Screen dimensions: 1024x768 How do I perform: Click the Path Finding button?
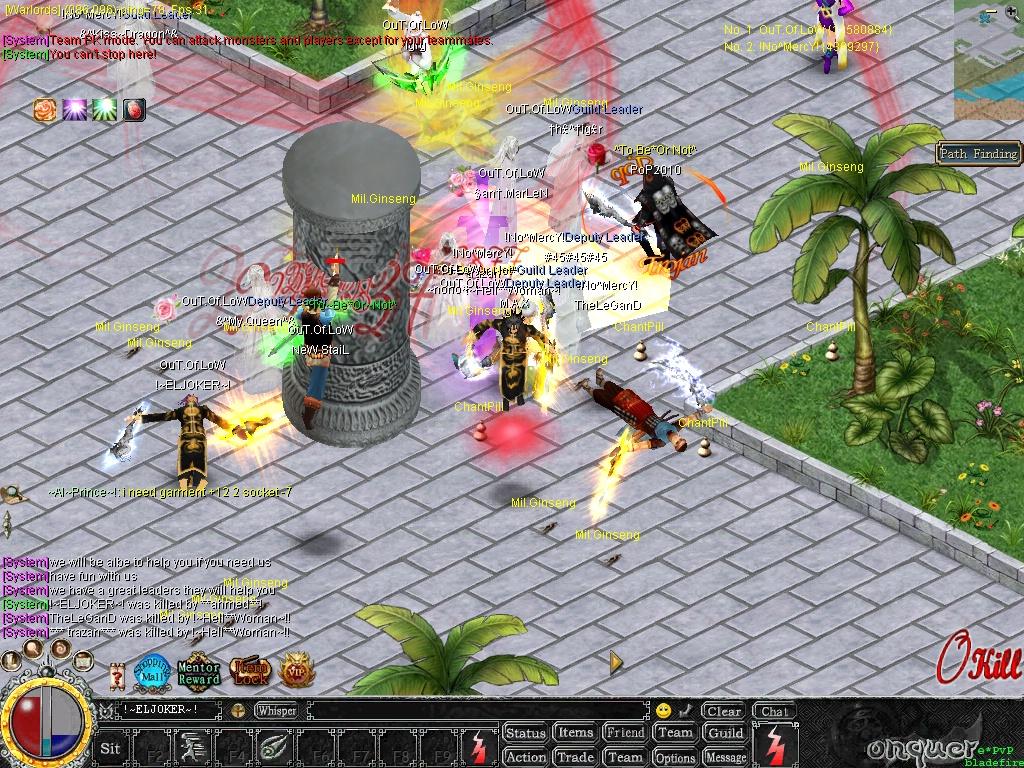pyautogui.click(x=978, y=153)
